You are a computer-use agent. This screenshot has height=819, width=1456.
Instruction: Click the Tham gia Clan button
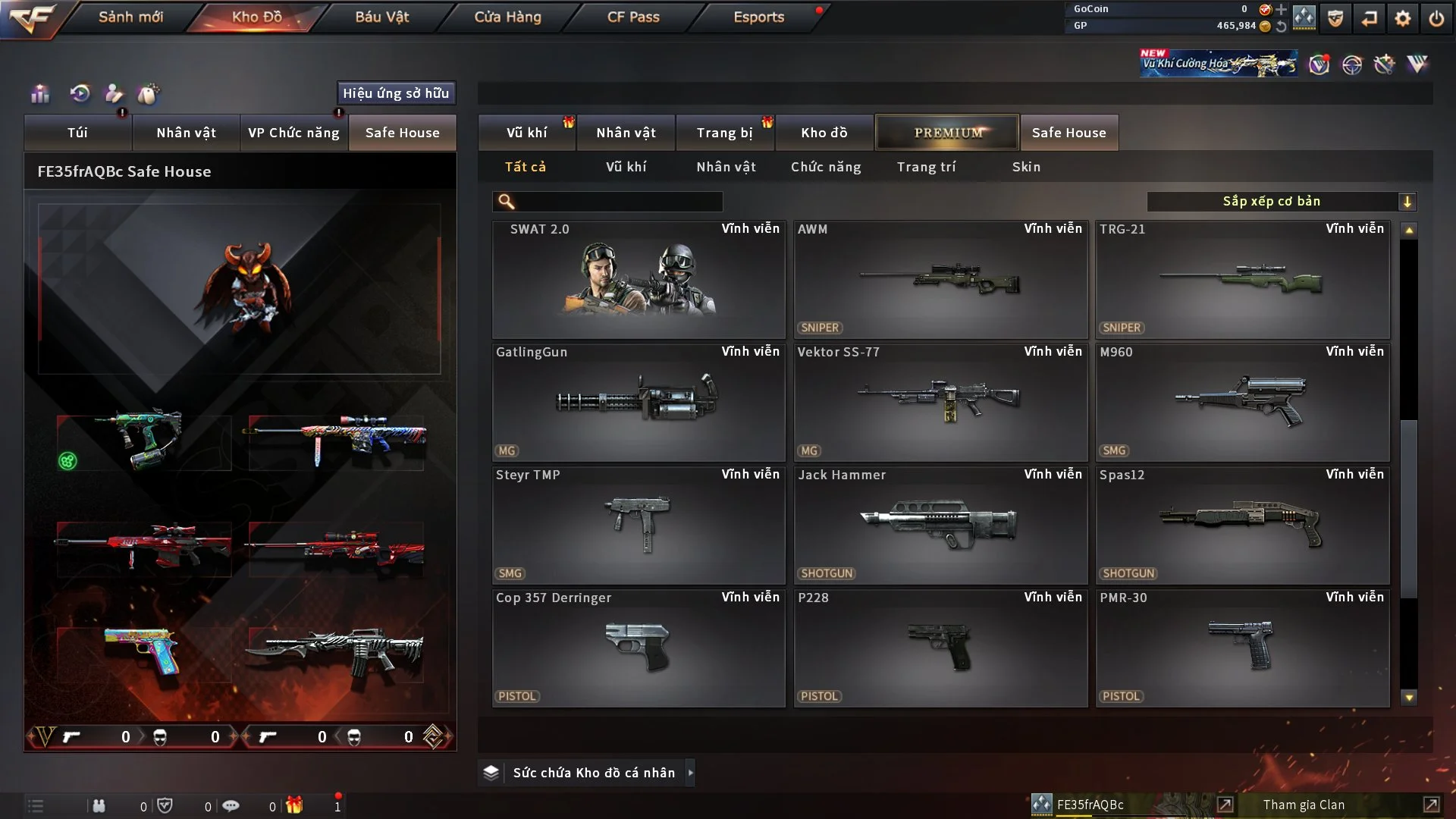point(1304,805)
